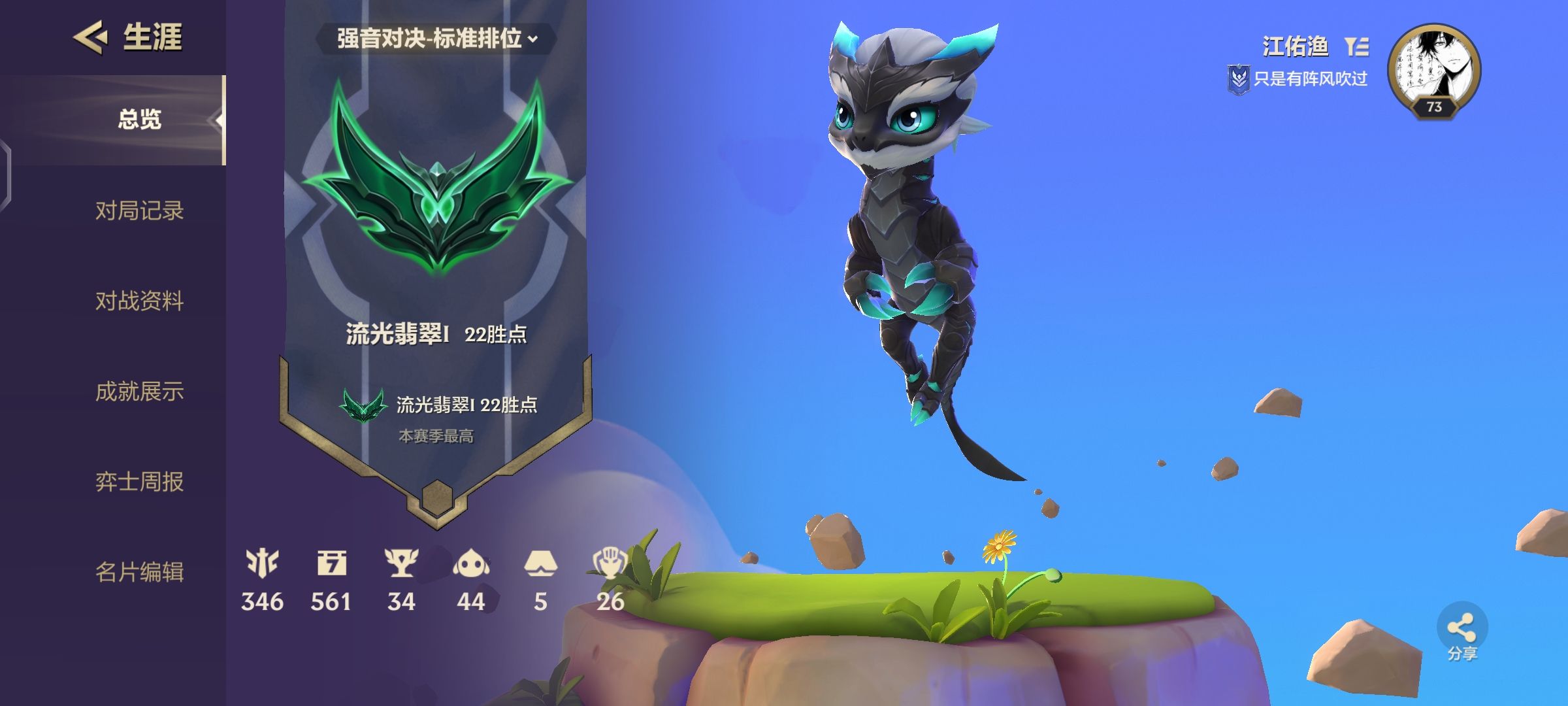Open the 强音对决-标准排位 mode dropdown
Image resolution: width=1568 pixels, height=706 pixels.
tap(434, 39)
